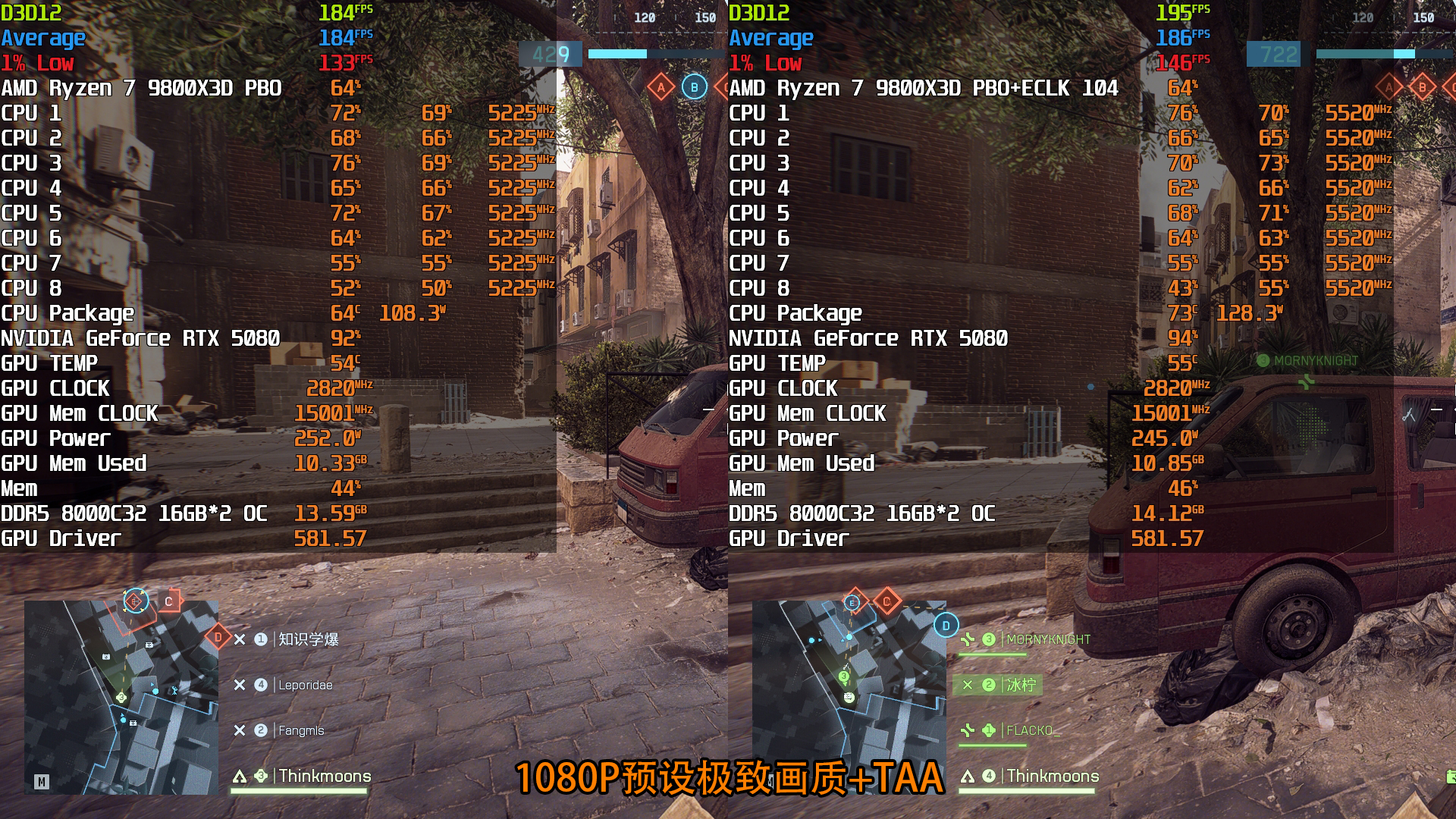
Task: Expand the D3D12 overlay header on left
Action: 30,13
